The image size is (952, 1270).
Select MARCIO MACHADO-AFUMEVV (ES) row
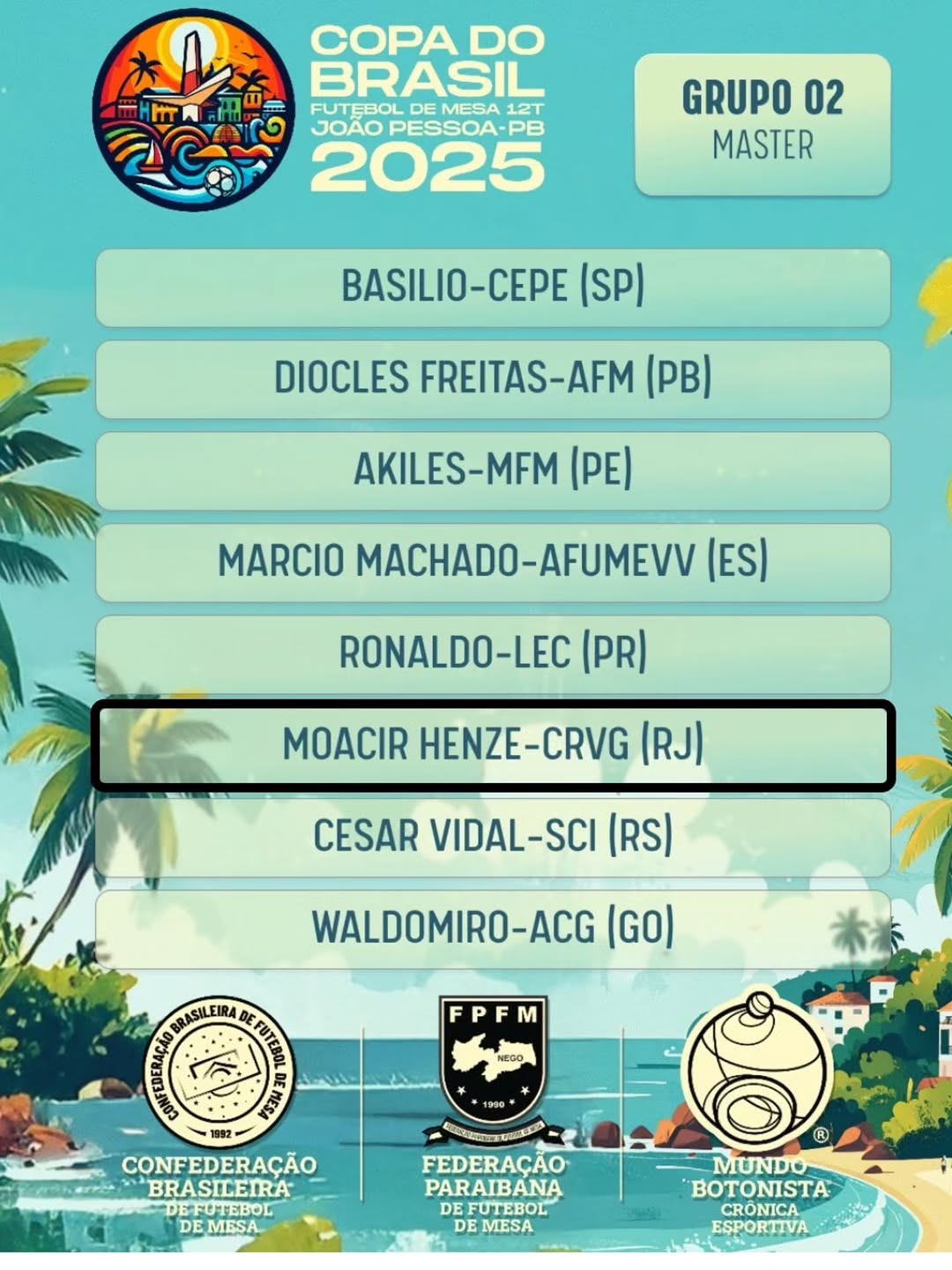493,563
